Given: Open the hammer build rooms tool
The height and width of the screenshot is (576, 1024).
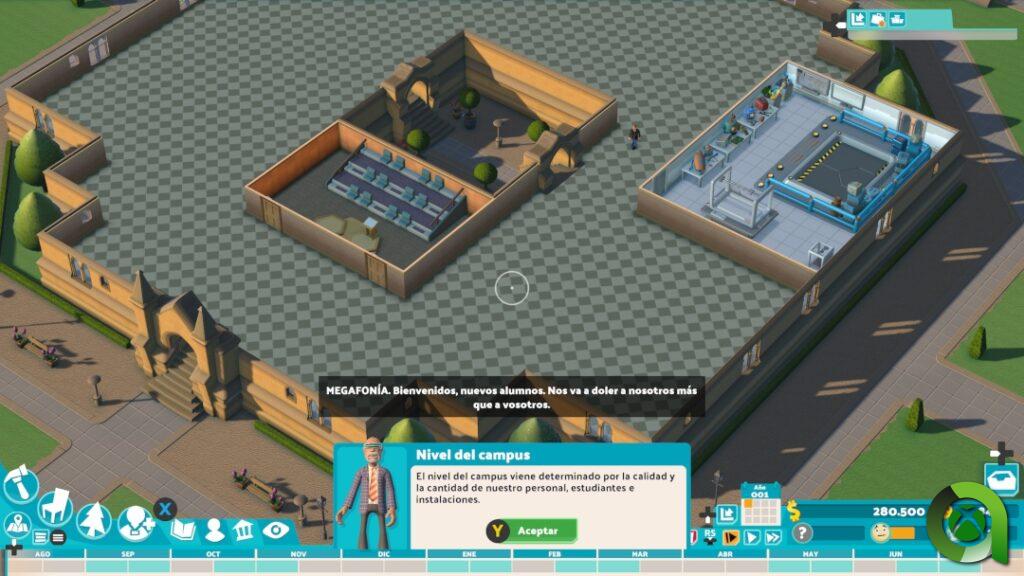Looking at the screenshot, I should pos(21,485).
